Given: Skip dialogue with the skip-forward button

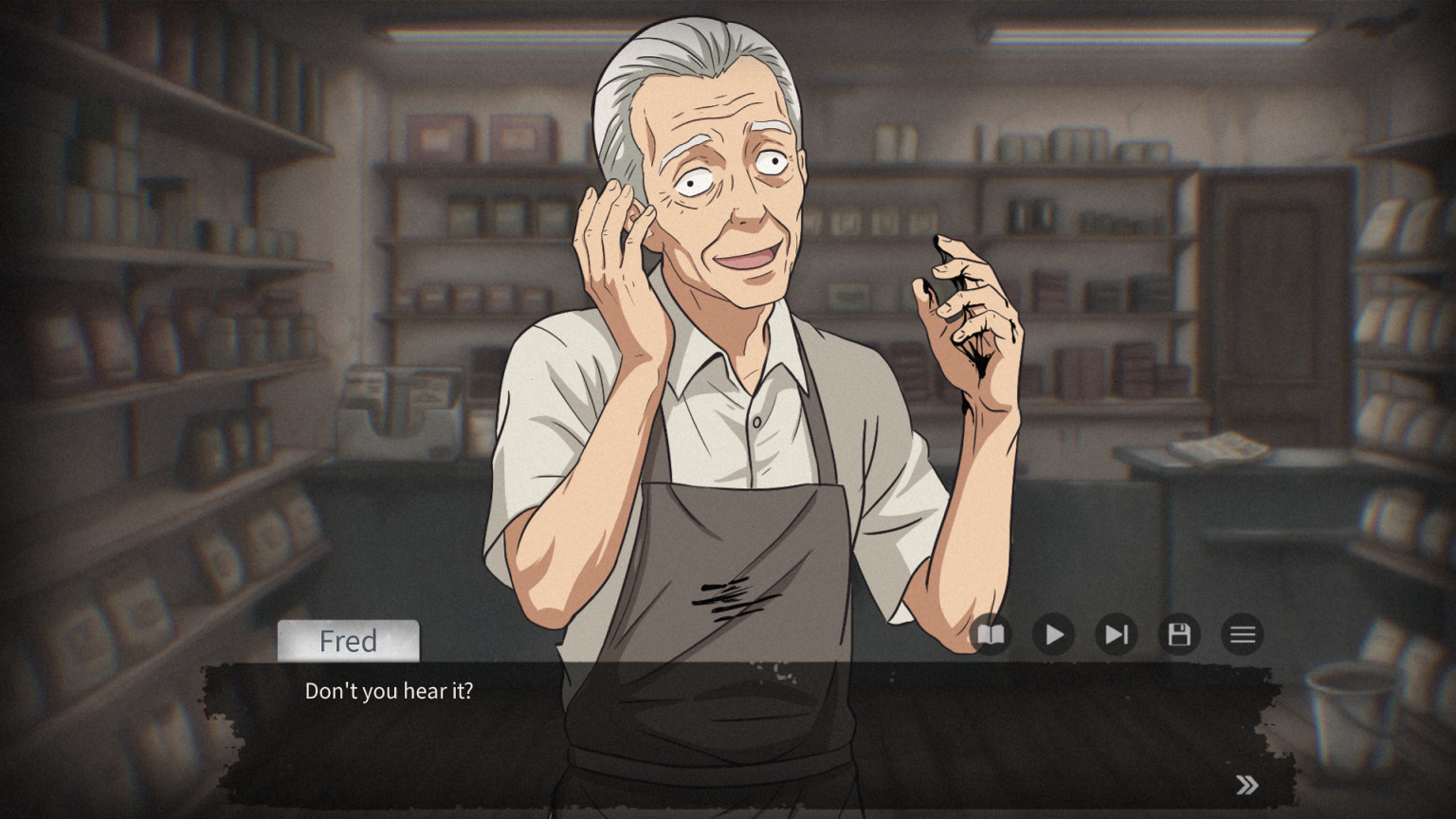Looking at the screenshot, I should pos(1117,634).
